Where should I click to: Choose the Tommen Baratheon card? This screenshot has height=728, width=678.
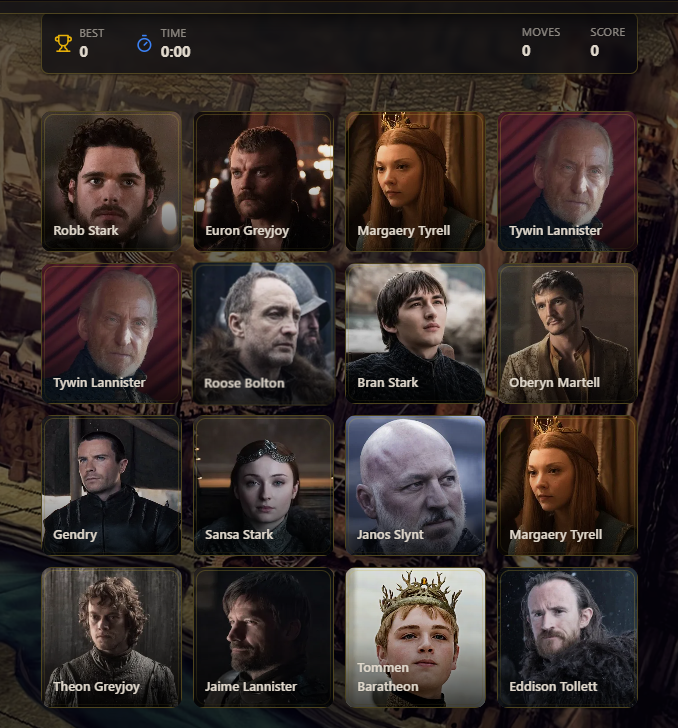pos(415,637)
